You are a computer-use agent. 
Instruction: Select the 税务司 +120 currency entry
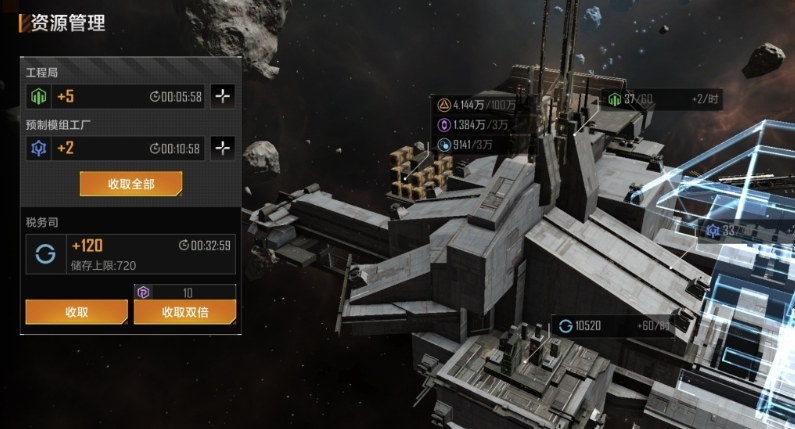point(131,254)
